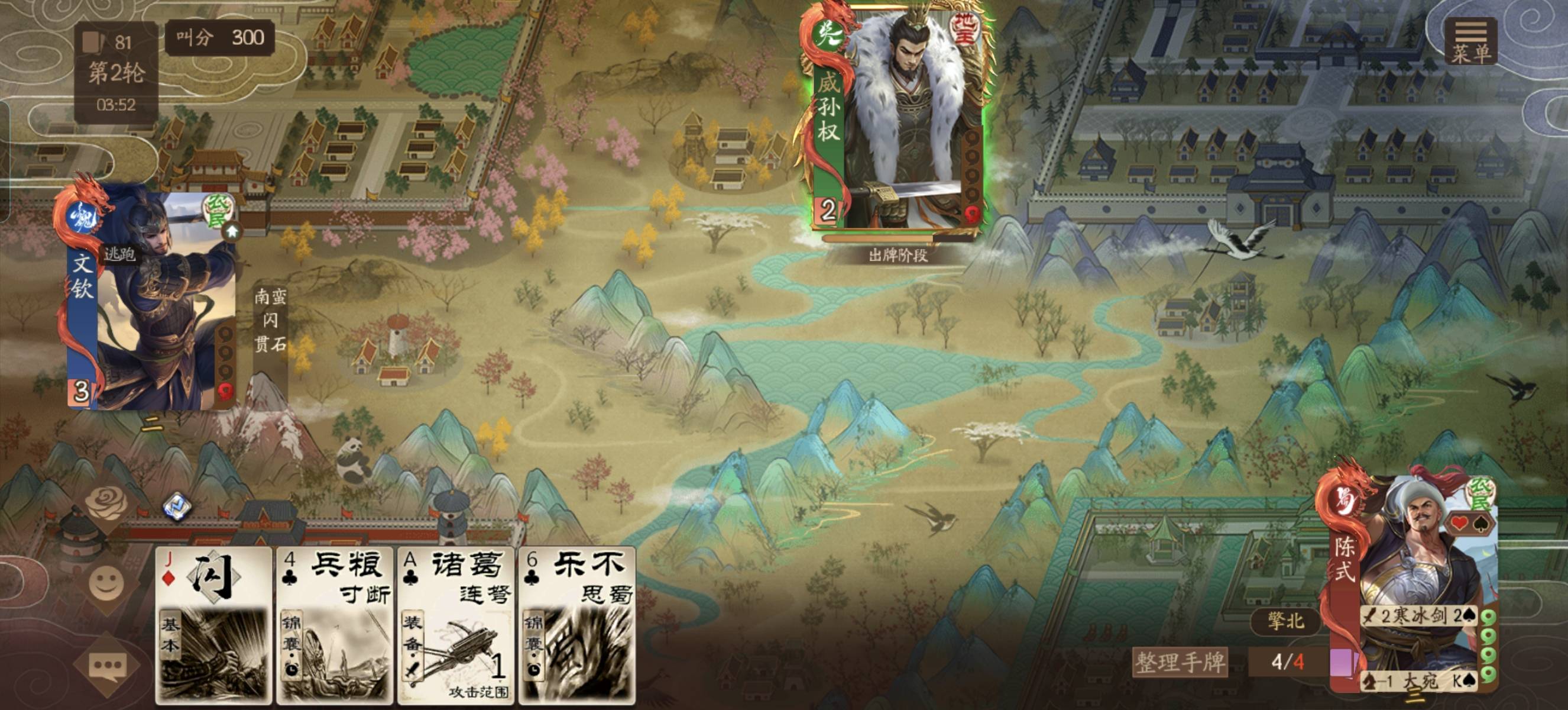Open the chat speech bubble

(106, 667)
